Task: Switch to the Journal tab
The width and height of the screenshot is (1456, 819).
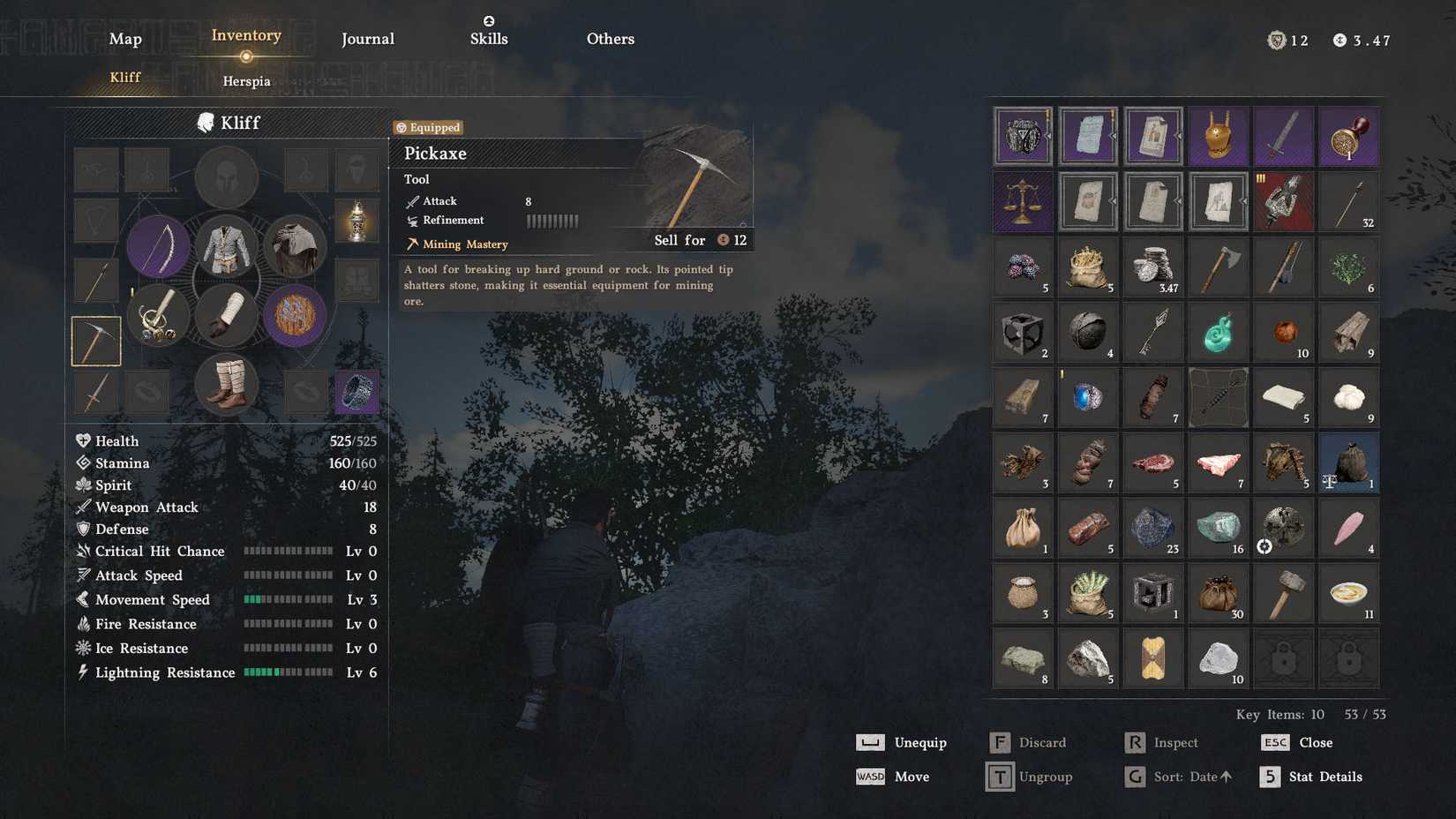Action: pos(368,38)
